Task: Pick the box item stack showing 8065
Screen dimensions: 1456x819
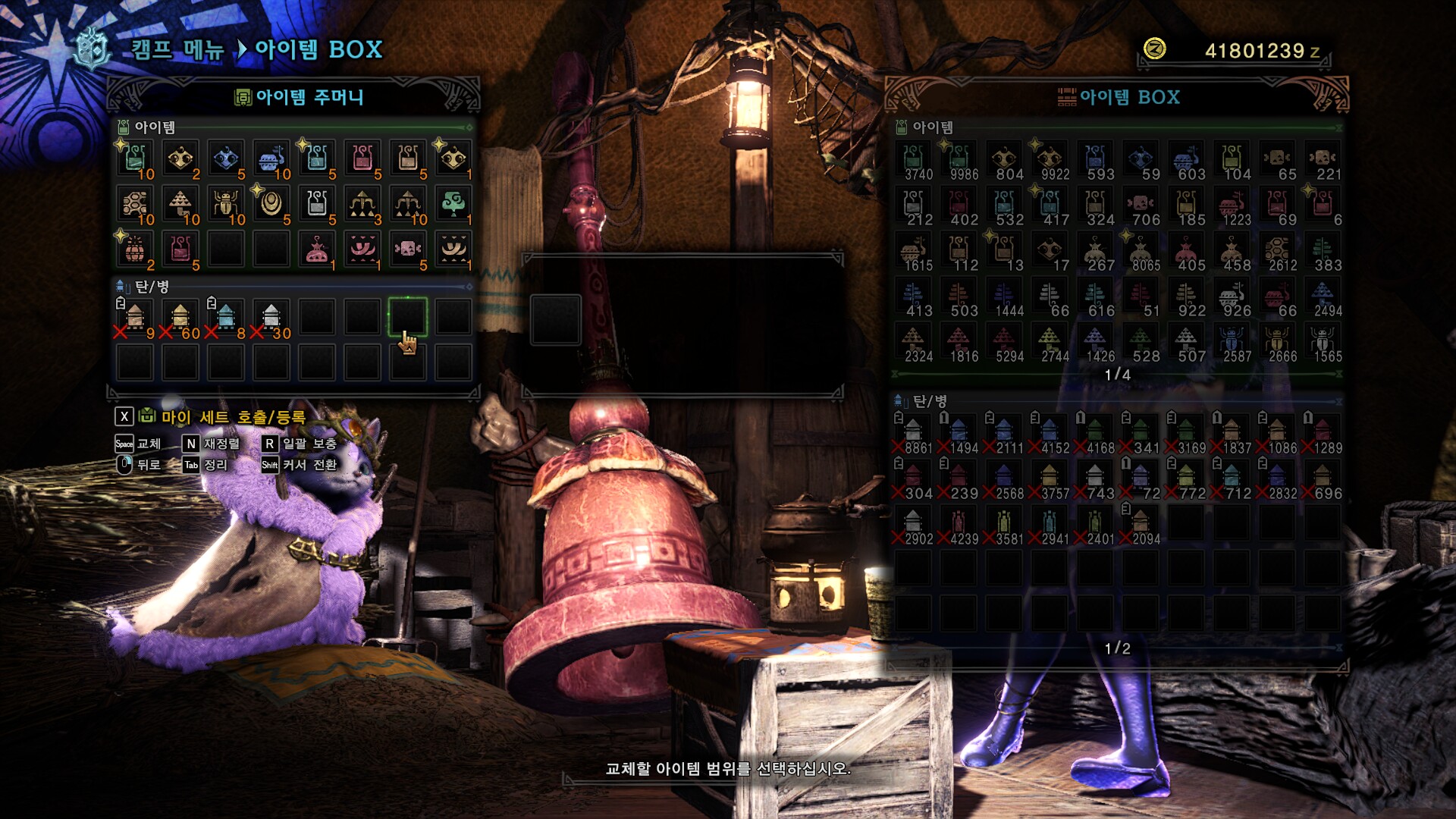Action: (x=1141, y=253)
